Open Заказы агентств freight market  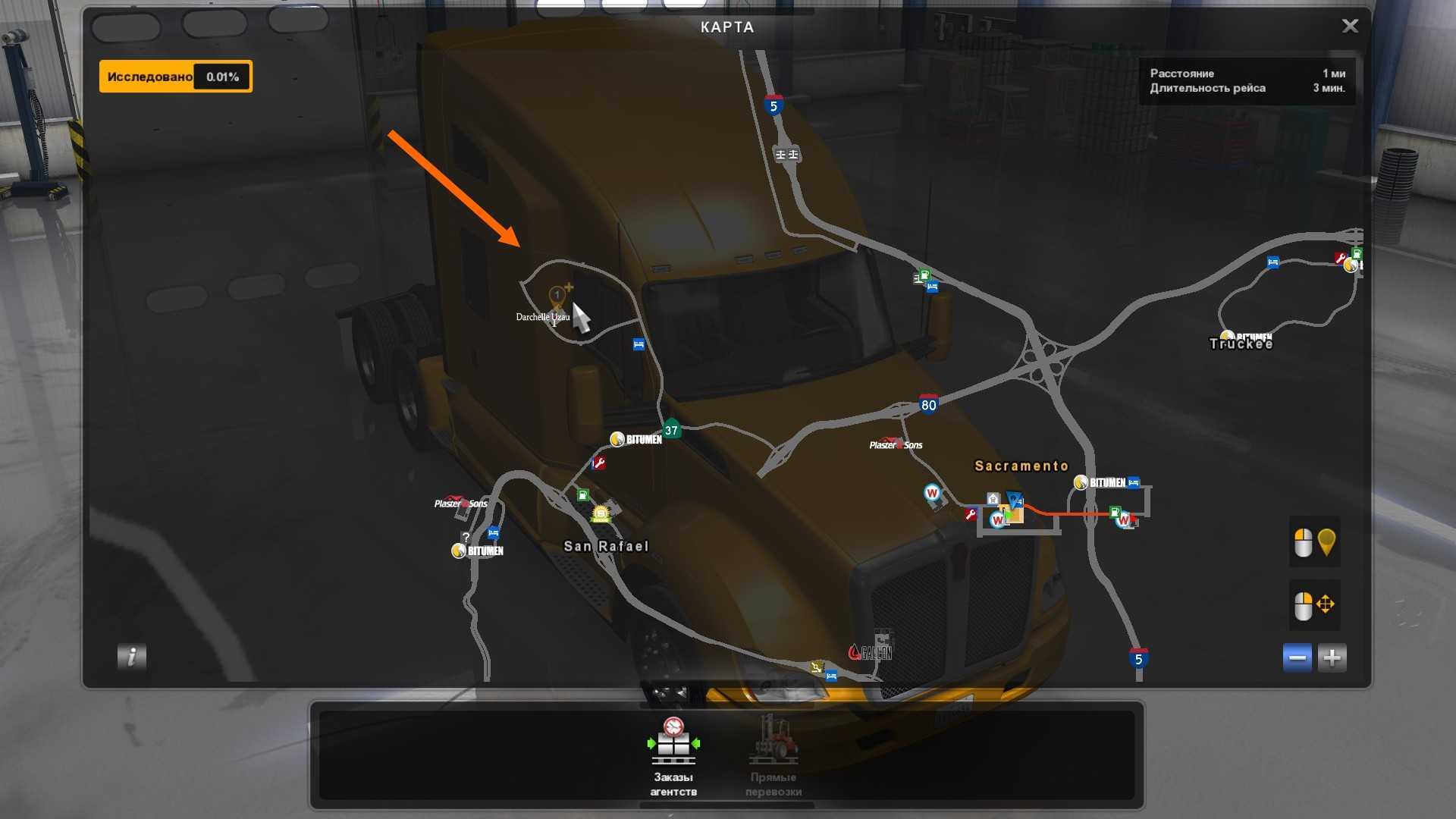pos(673,755)
